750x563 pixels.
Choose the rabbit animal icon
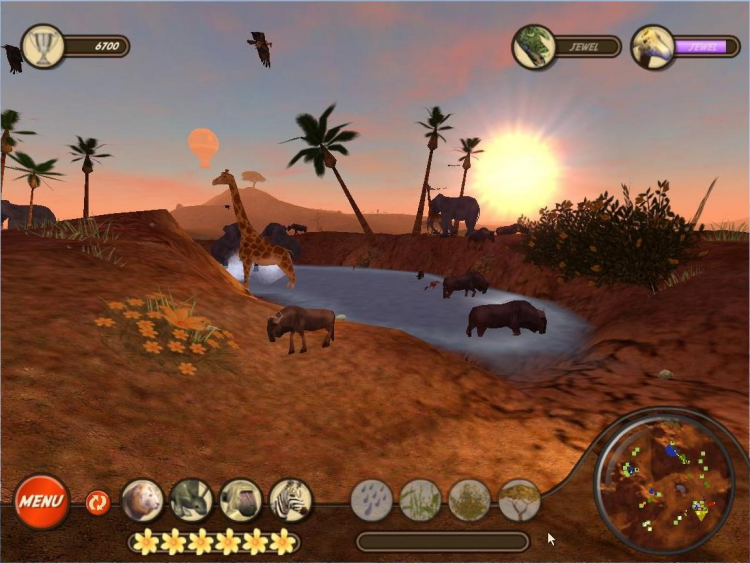coord(191,500)
